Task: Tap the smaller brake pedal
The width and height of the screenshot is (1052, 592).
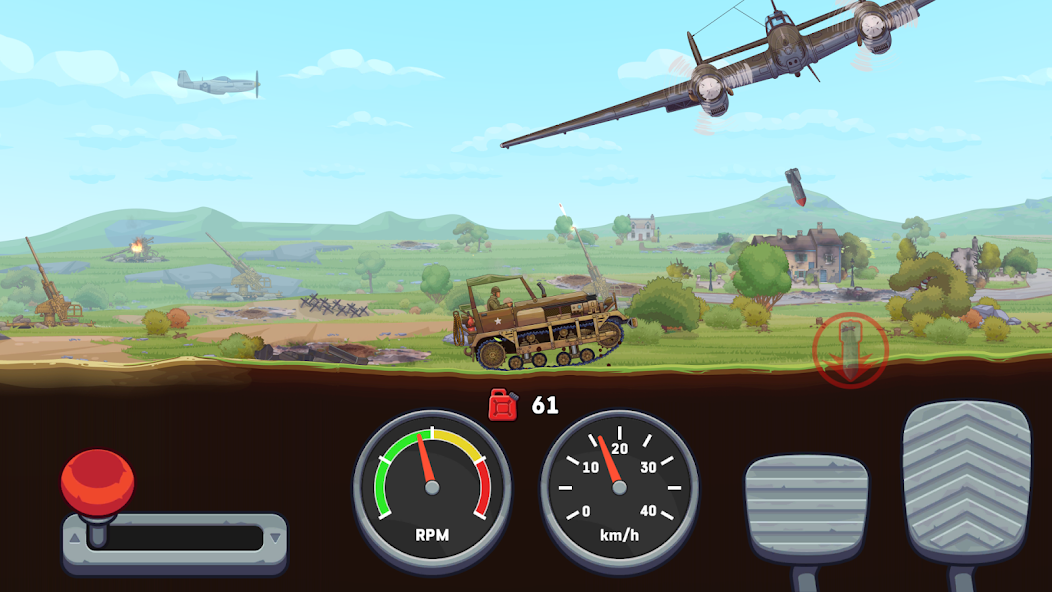Action: tap(806, 507)
